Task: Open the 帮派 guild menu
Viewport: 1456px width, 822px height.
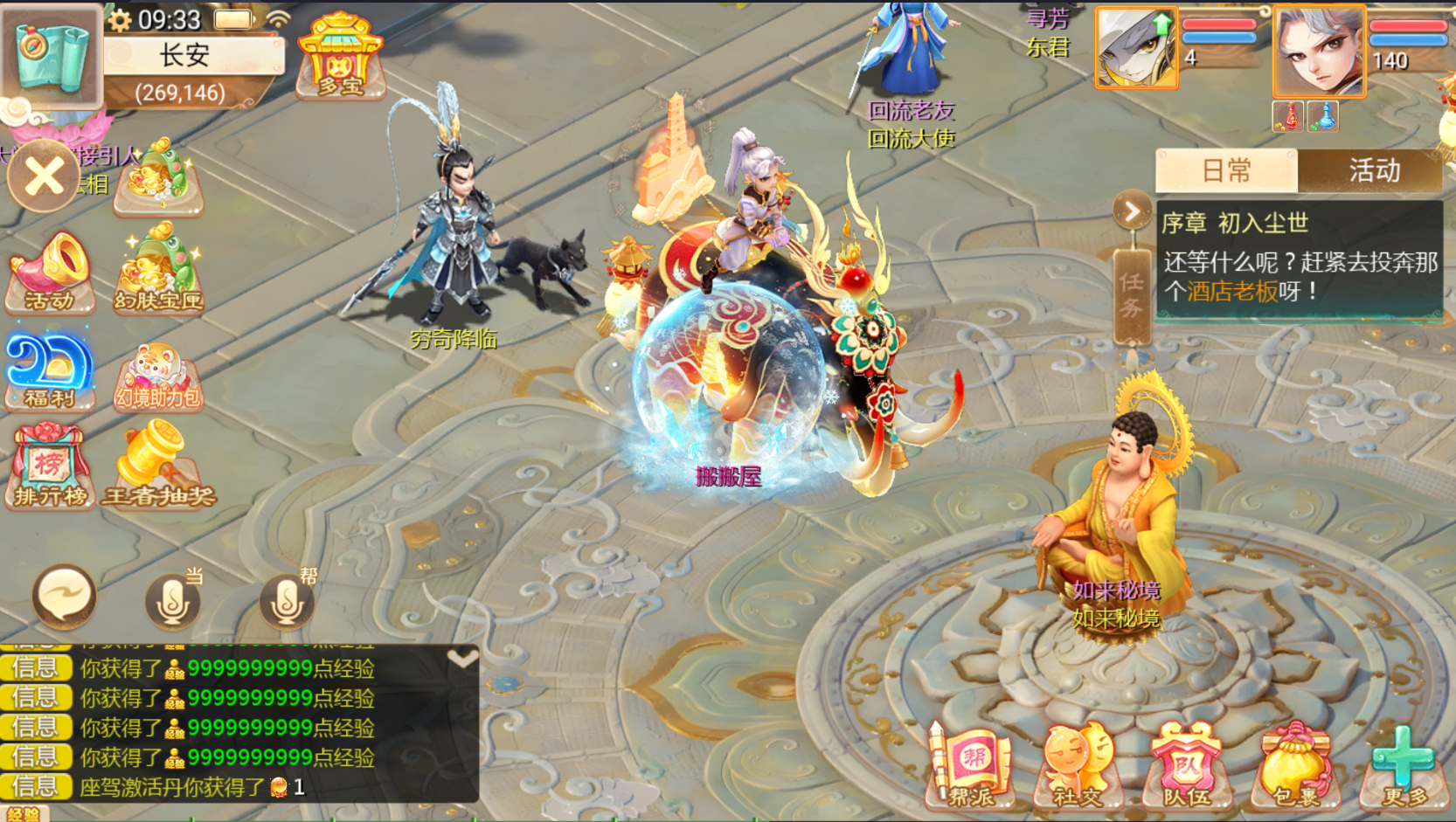Action: 971,766
